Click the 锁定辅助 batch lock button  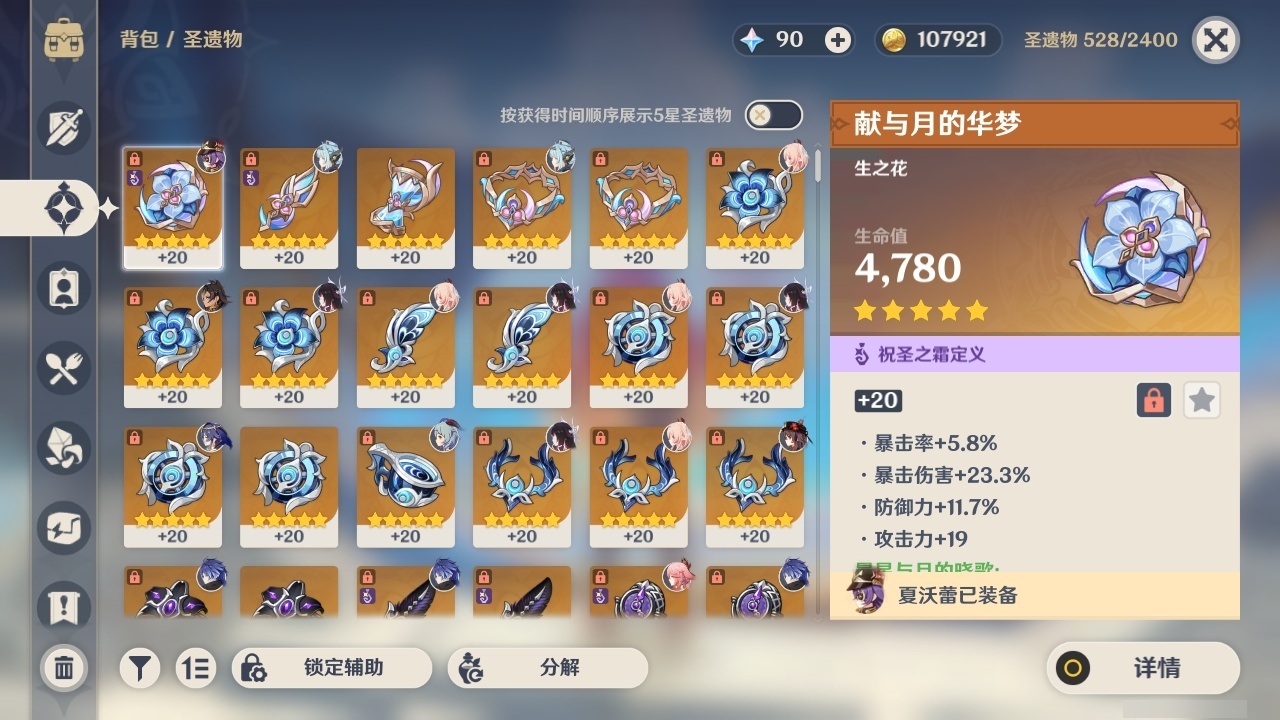coord(331,667)
